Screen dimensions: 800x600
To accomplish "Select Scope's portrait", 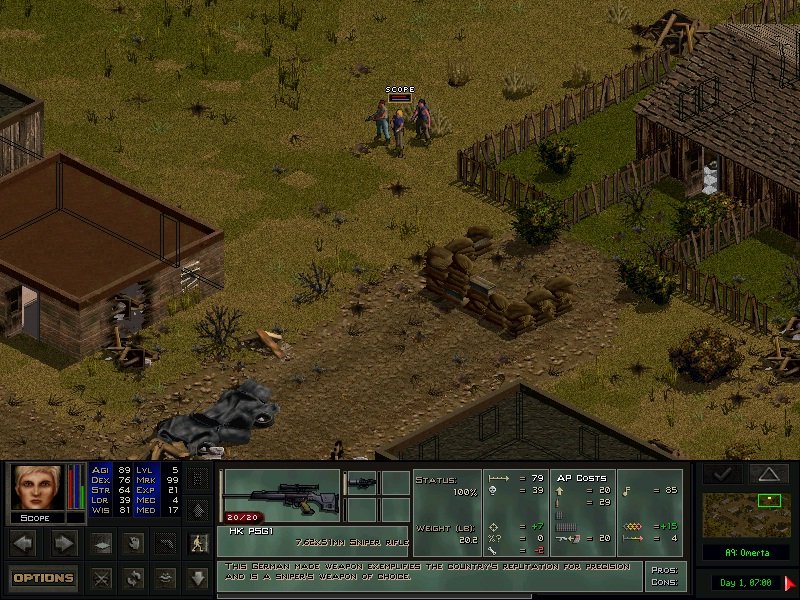I will pos(36,488).
